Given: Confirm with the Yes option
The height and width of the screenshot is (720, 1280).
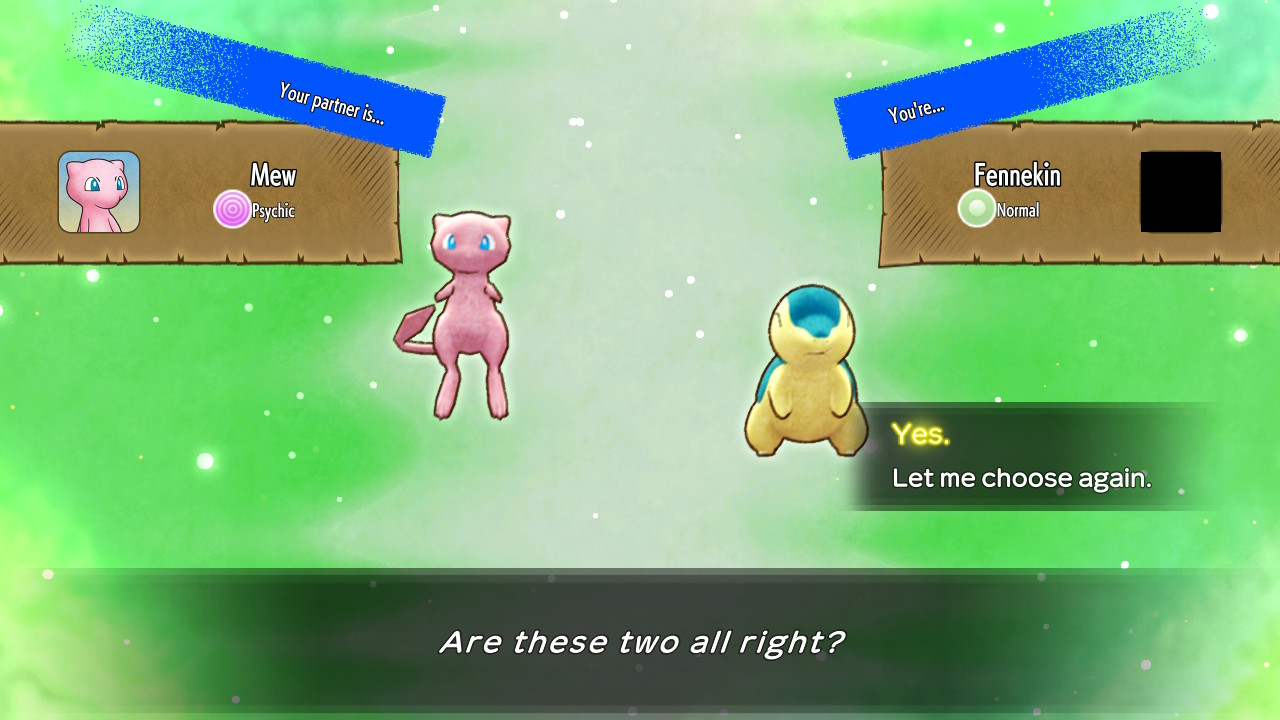Looking at the screenshot, I should pos(921,434).
